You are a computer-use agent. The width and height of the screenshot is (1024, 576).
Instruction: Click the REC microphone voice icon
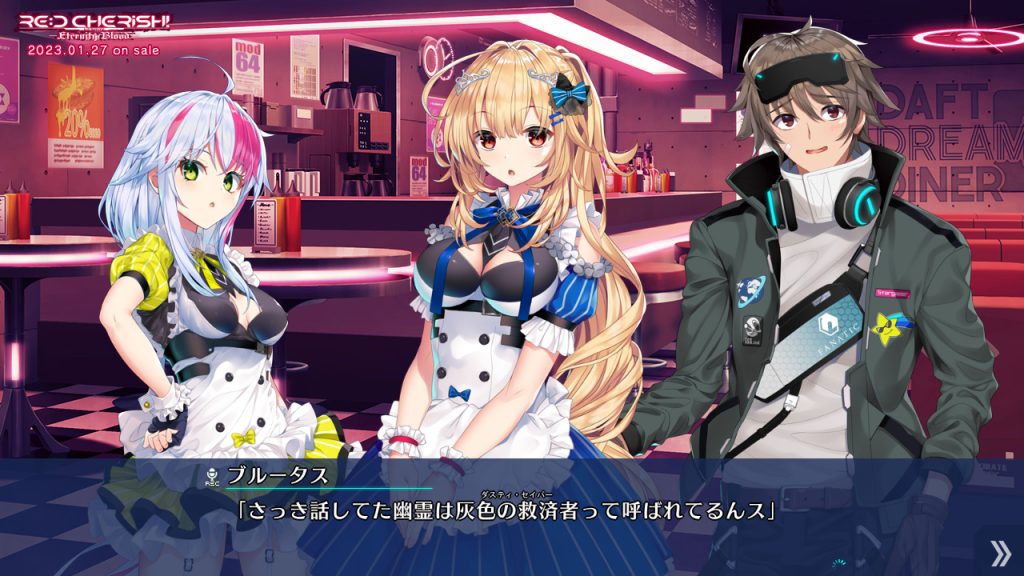click(212, 474)
